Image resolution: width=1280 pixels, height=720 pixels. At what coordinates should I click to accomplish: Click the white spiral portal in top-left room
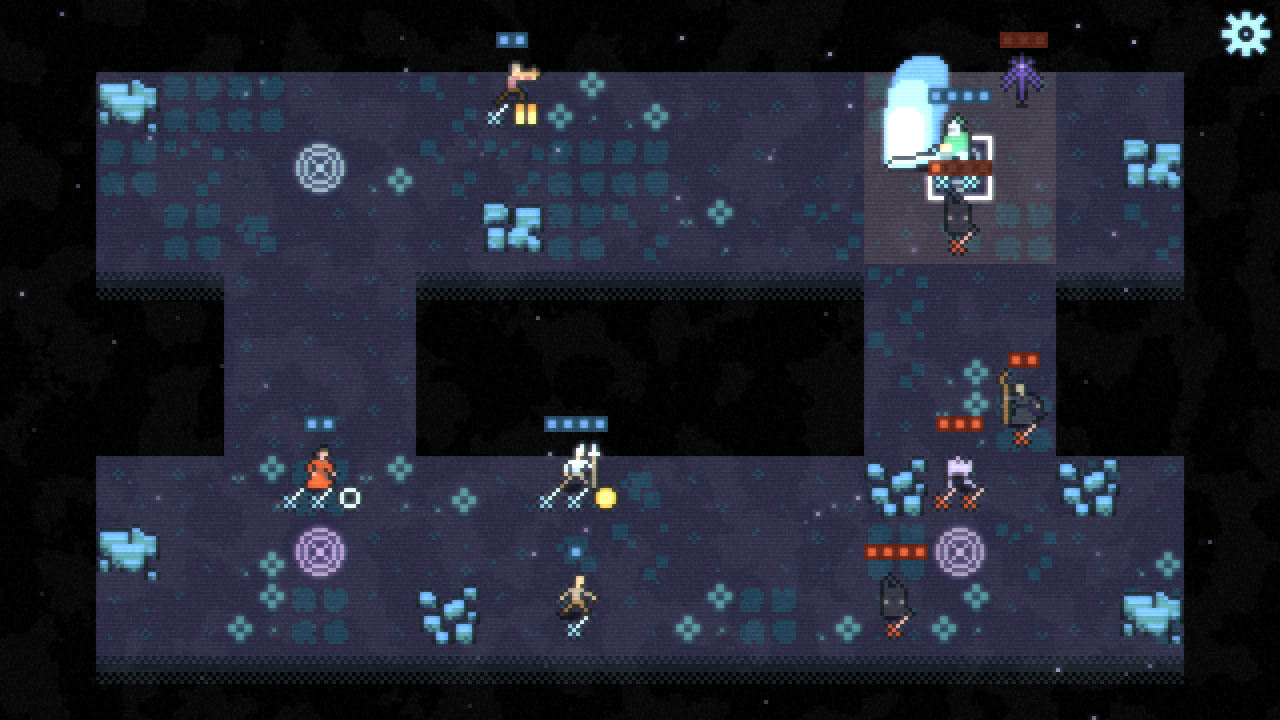(319, 166)
